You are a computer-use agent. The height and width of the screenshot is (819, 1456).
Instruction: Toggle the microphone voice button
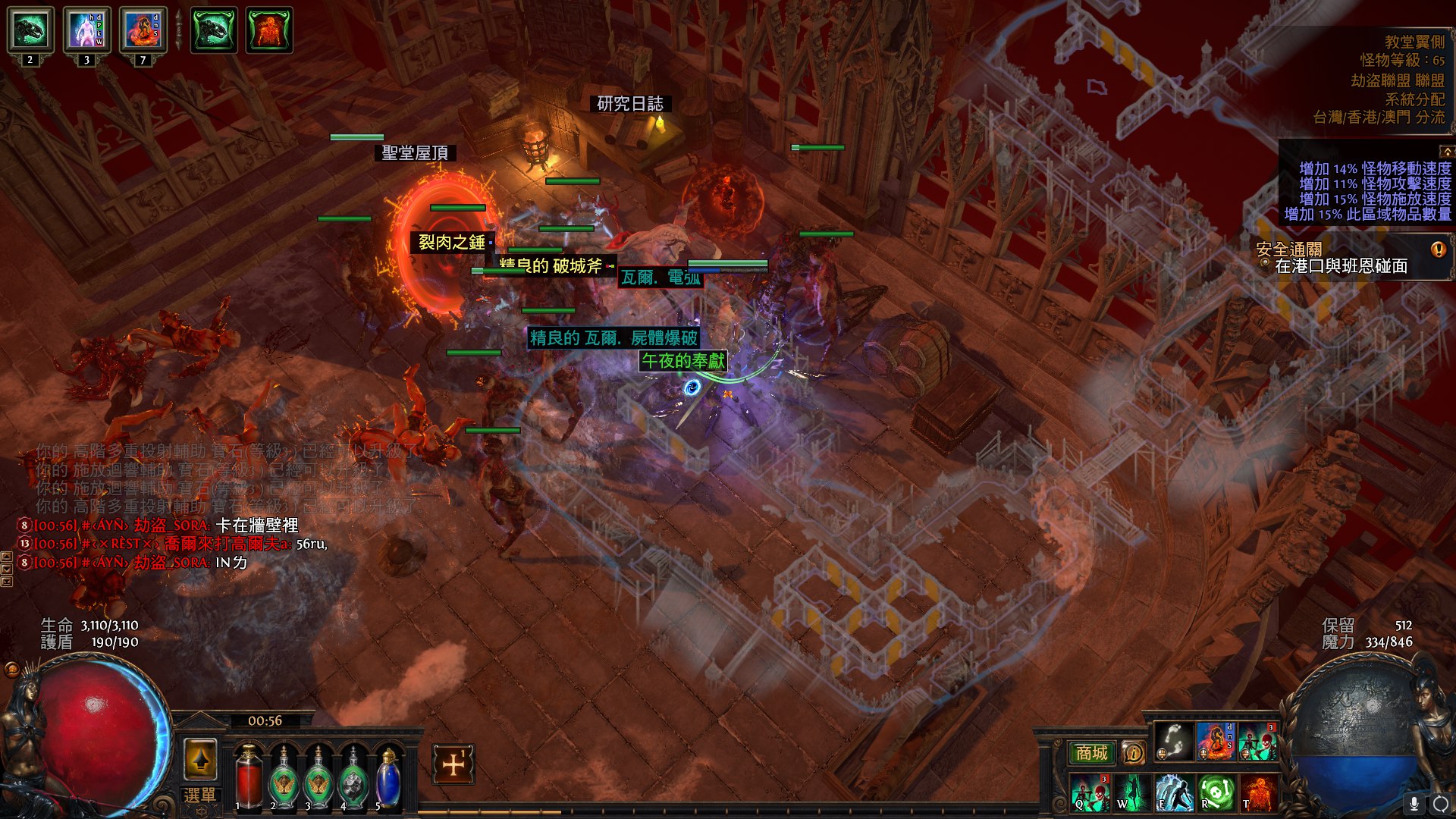click(x=1414, y=803)
